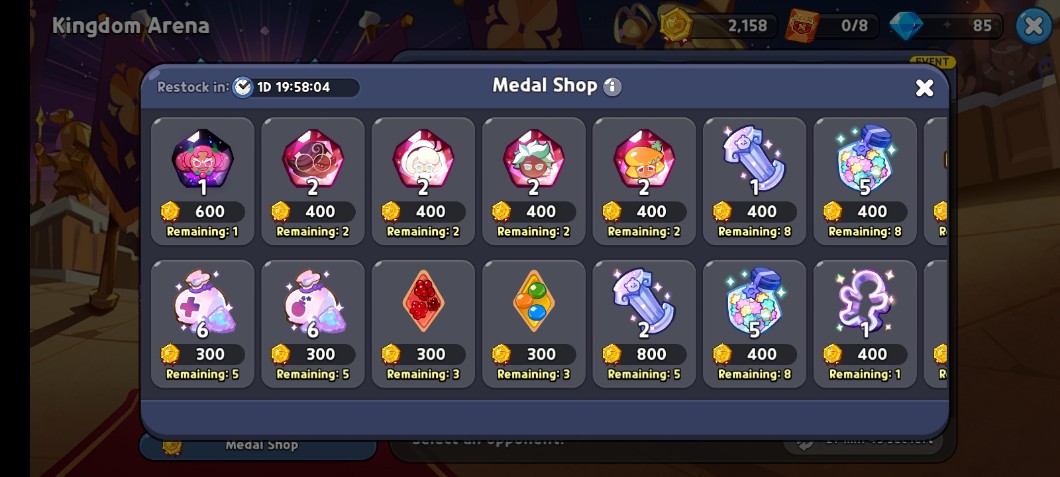Select the purple gingerbread cookie cutter item
Screen dimensions: 1060x477
tap(865, 323)
